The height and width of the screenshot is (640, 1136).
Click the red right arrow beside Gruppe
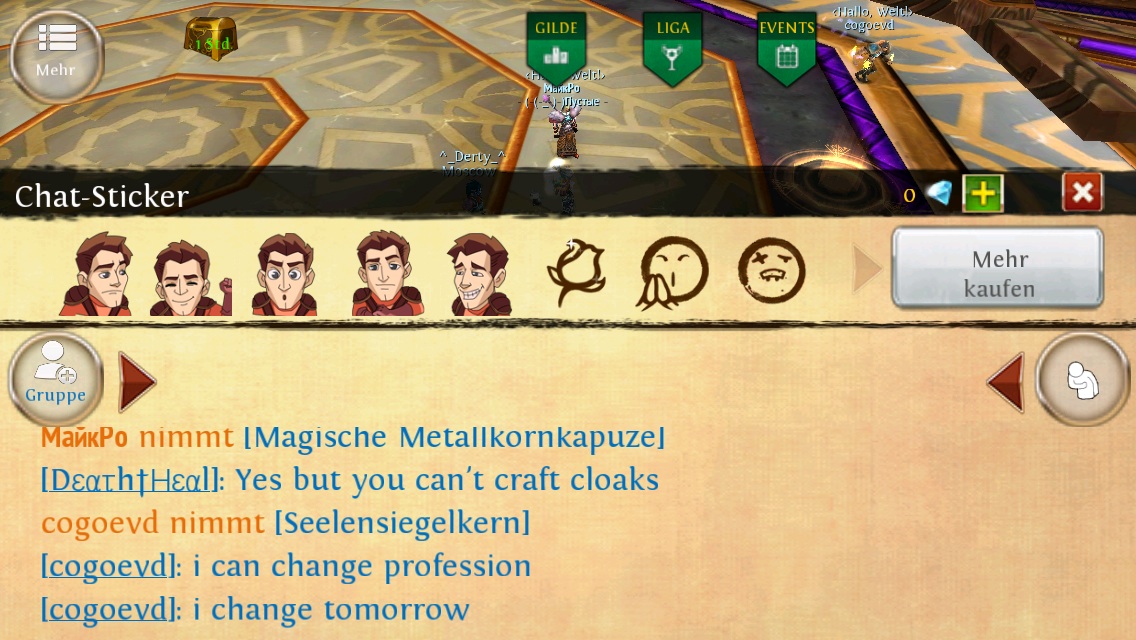click(x=137, y=381)
